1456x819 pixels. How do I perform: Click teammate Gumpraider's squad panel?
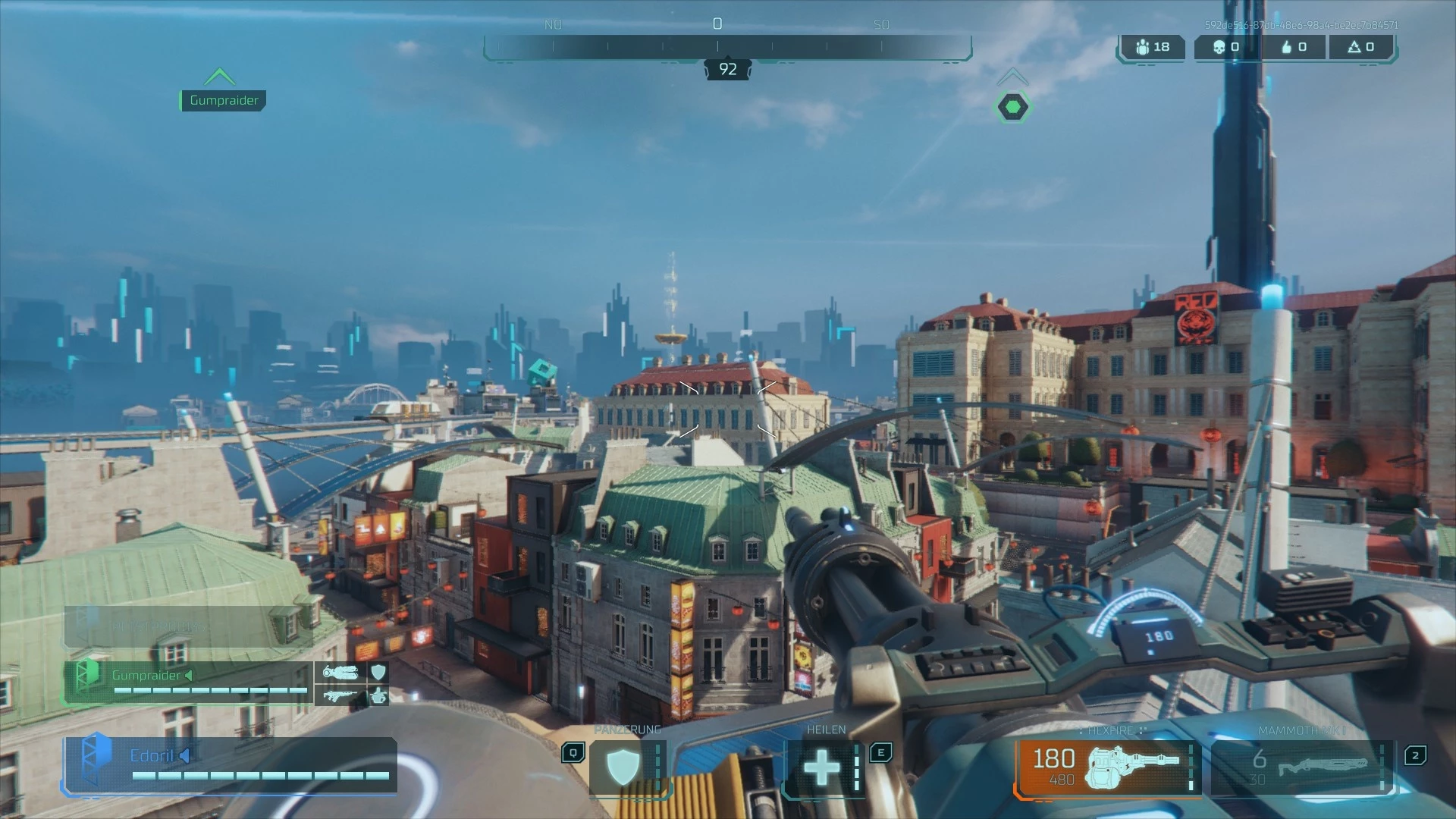pyautogui.click(x=188, y=682)
